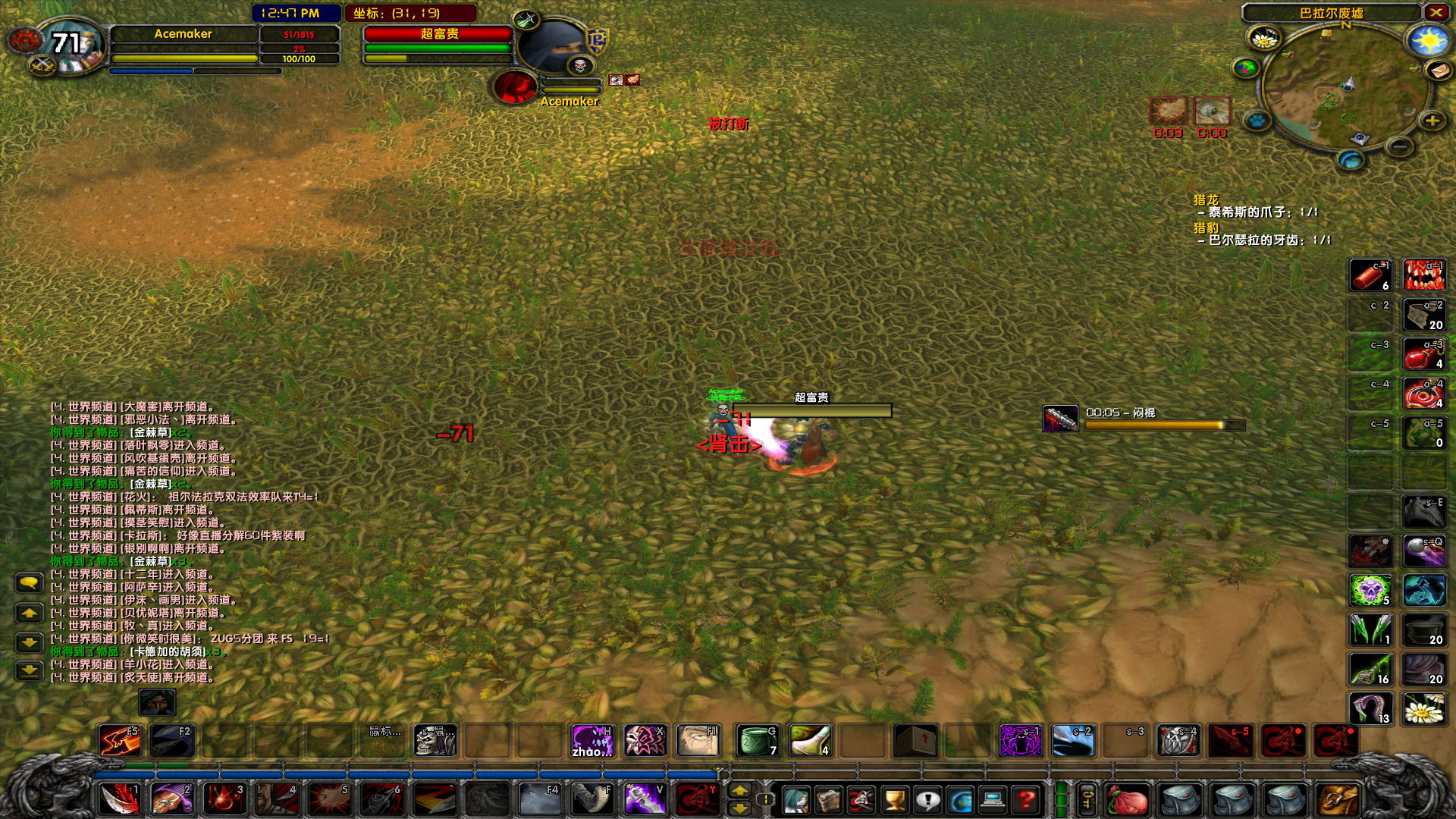Zoom in the minimap with plus
The image size is (1456, 819).
point(1432,121)
